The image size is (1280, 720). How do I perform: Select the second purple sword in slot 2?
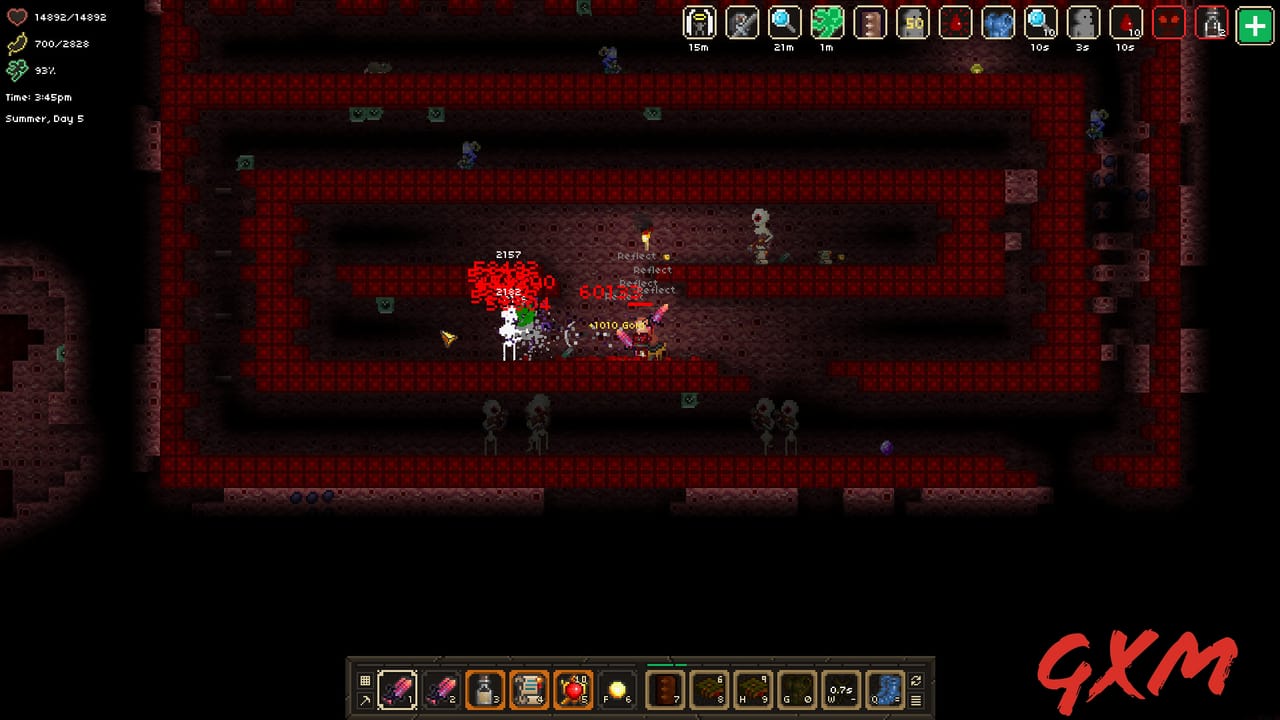442,689
